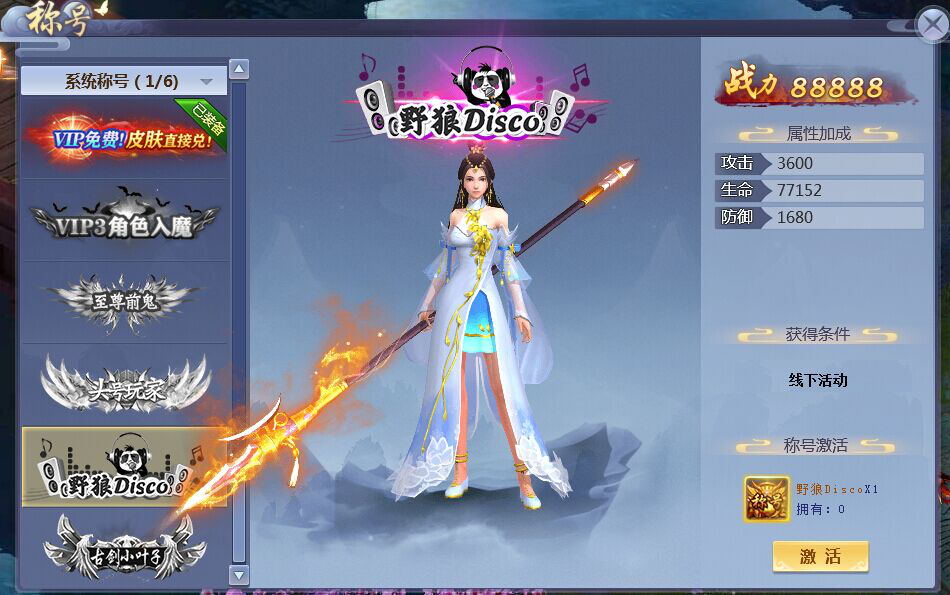The height and width of the screenshot is (595, 950).
Task: Click the title list scroll-up arrow
Action: click(x=239, y=69)
